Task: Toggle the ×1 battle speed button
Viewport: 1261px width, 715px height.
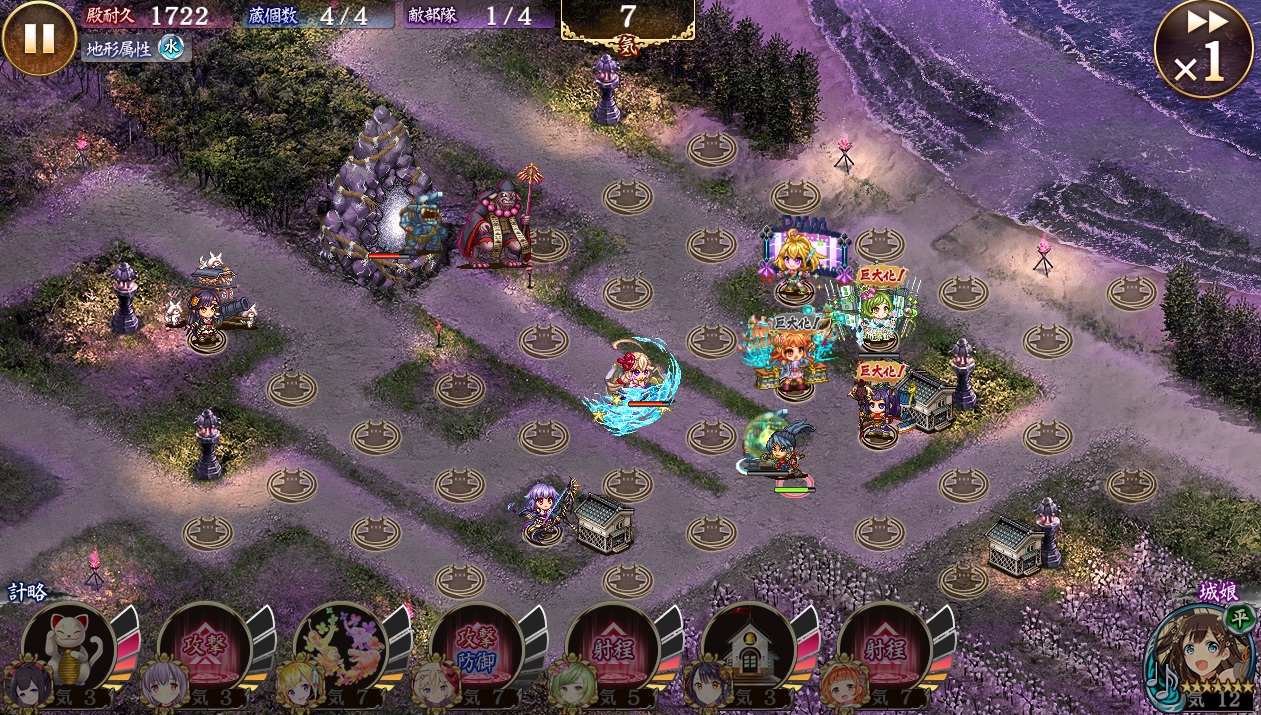Action: (1203, 48)
